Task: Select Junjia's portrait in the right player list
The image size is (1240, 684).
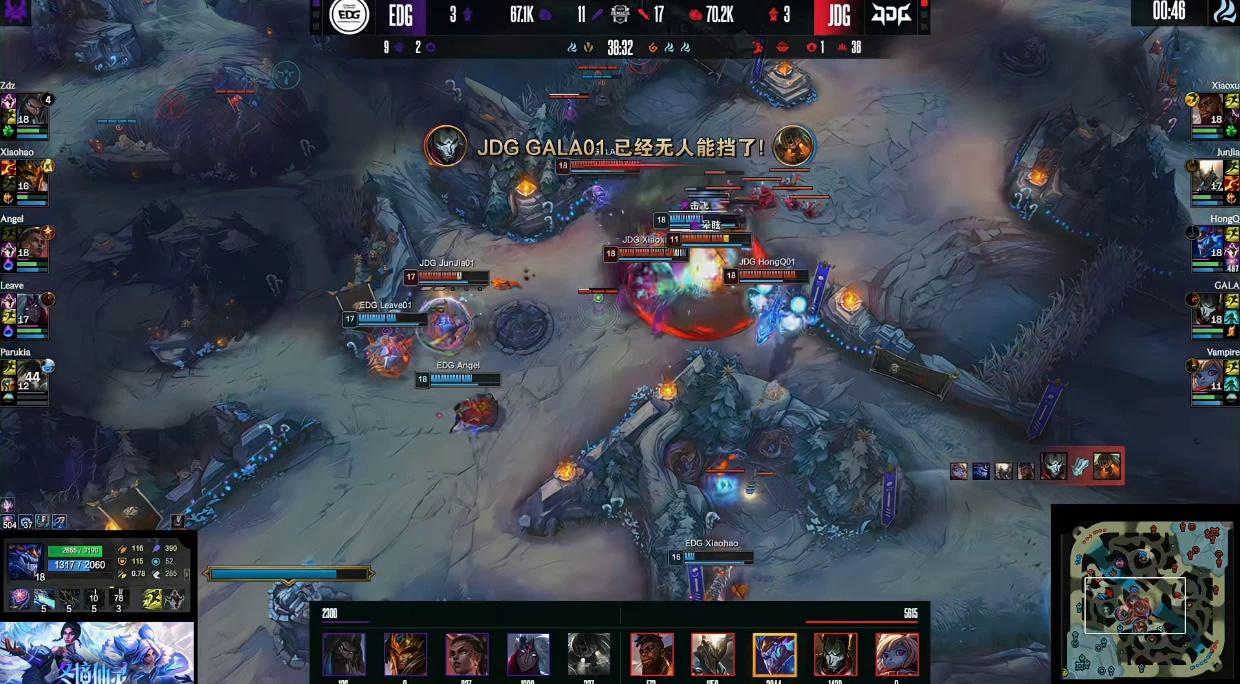Action: click(x=1208, y=176)
